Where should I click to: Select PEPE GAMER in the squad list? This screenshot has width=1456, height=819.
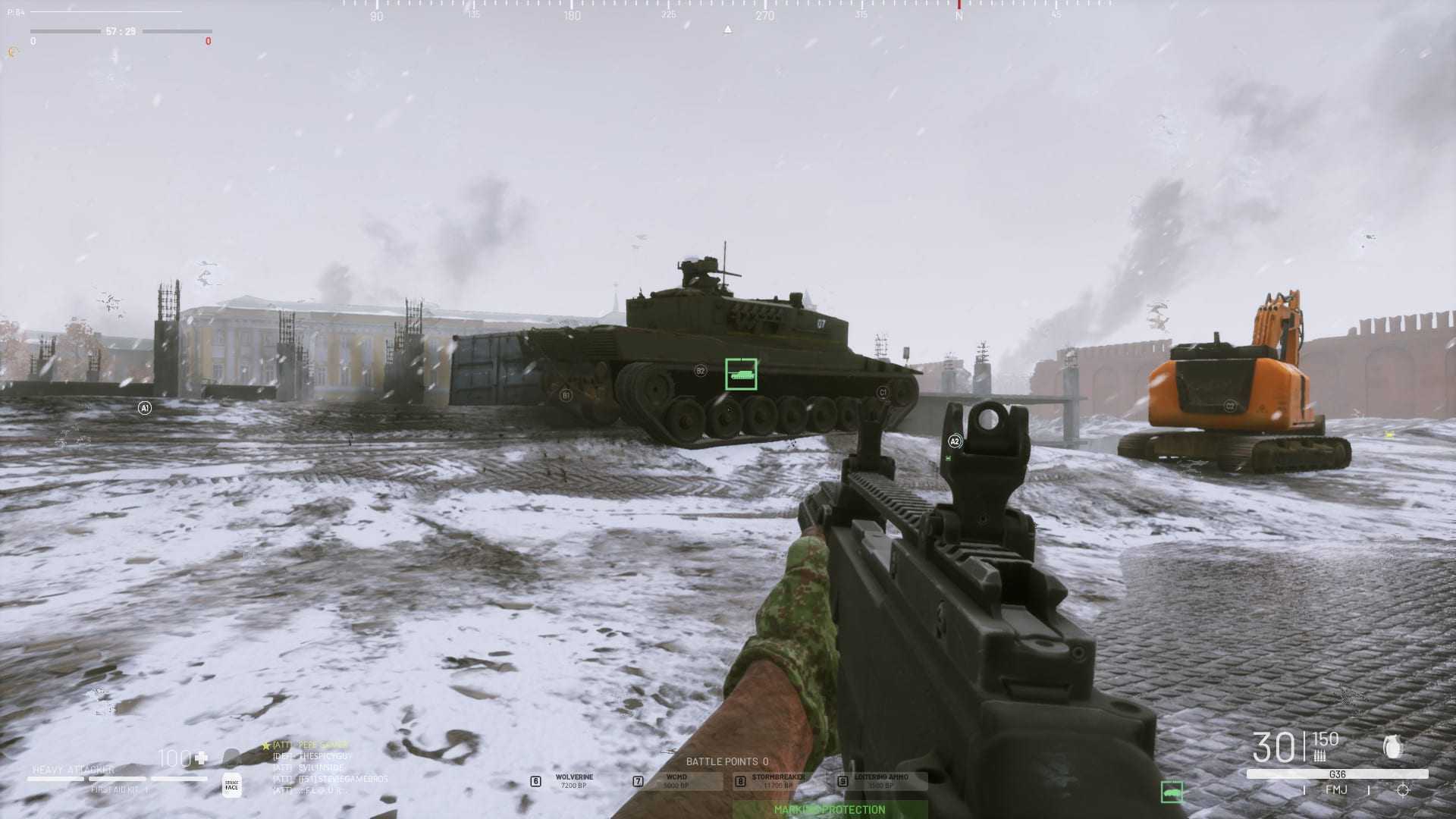point(322,745)
